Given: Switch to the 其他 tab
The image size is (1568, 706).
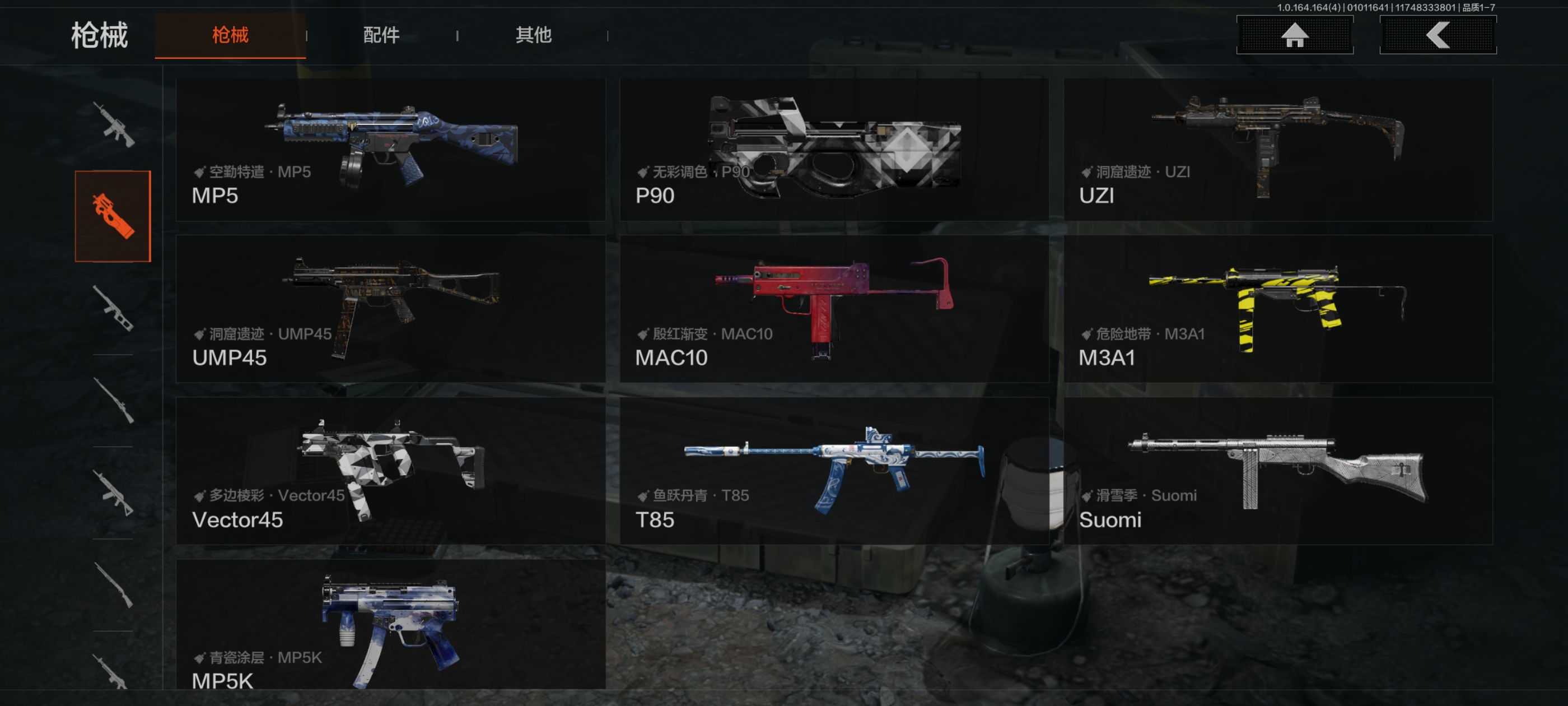Looking at the screenshot, I should pos(533,35).
